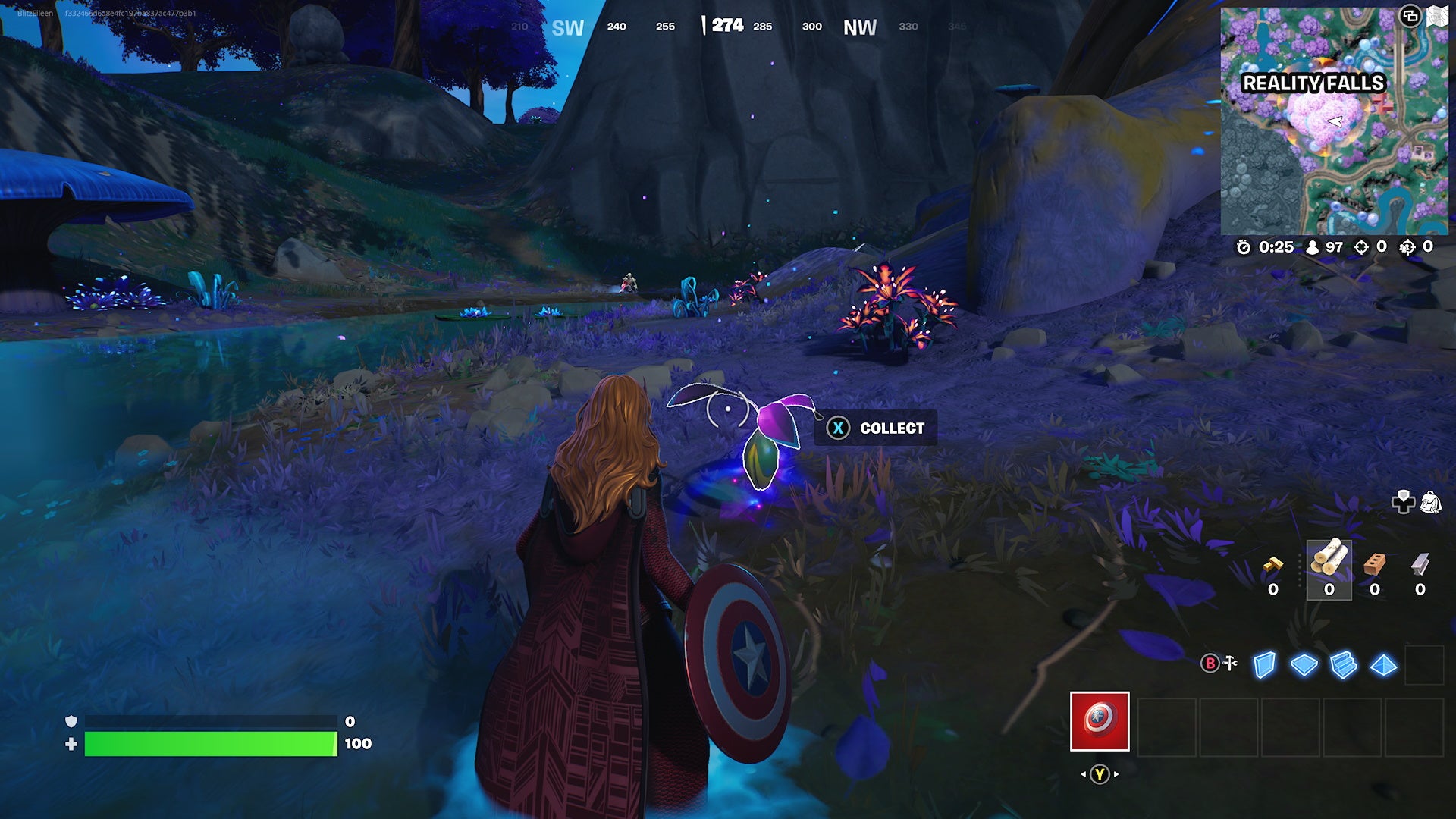Click the eliminations crosshair icon under minimap

point(1361,246)
